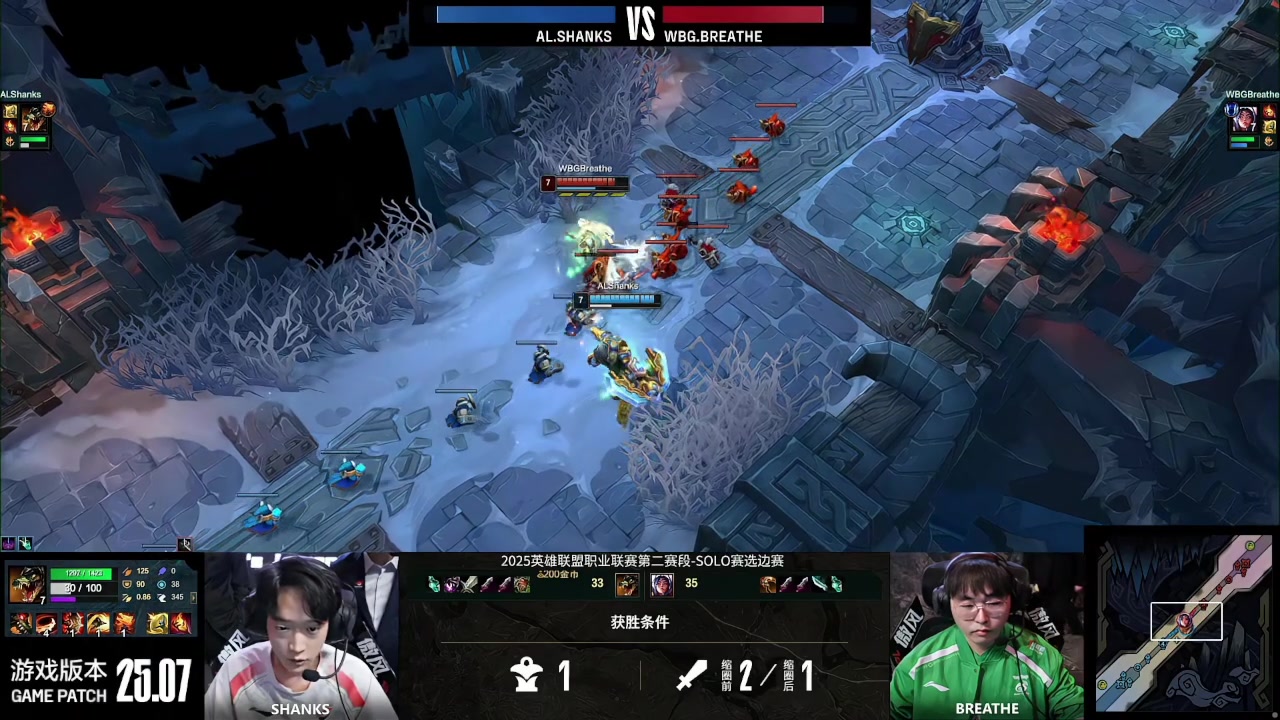This screenshot has height=720, width=1280.
Task: Click Renekton's passive ability icon
Action: tap(20, 625)
